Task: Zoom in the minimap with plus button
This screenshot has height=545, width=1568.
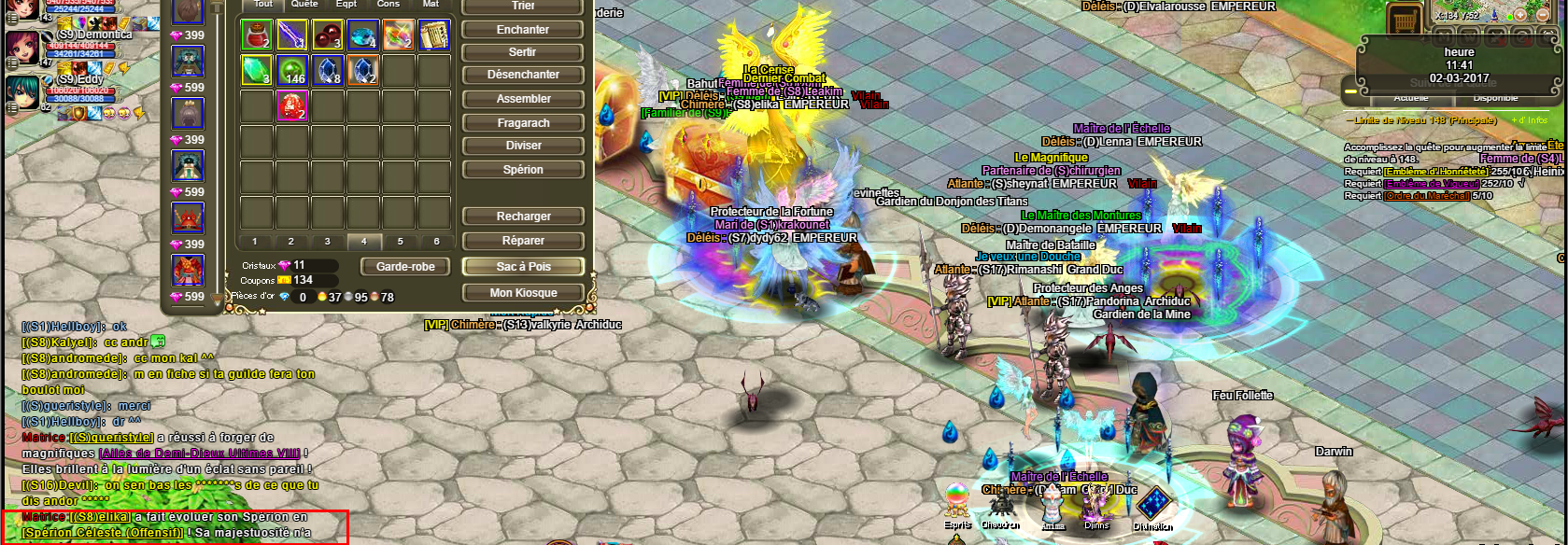Action: [x=1519, y=15]
